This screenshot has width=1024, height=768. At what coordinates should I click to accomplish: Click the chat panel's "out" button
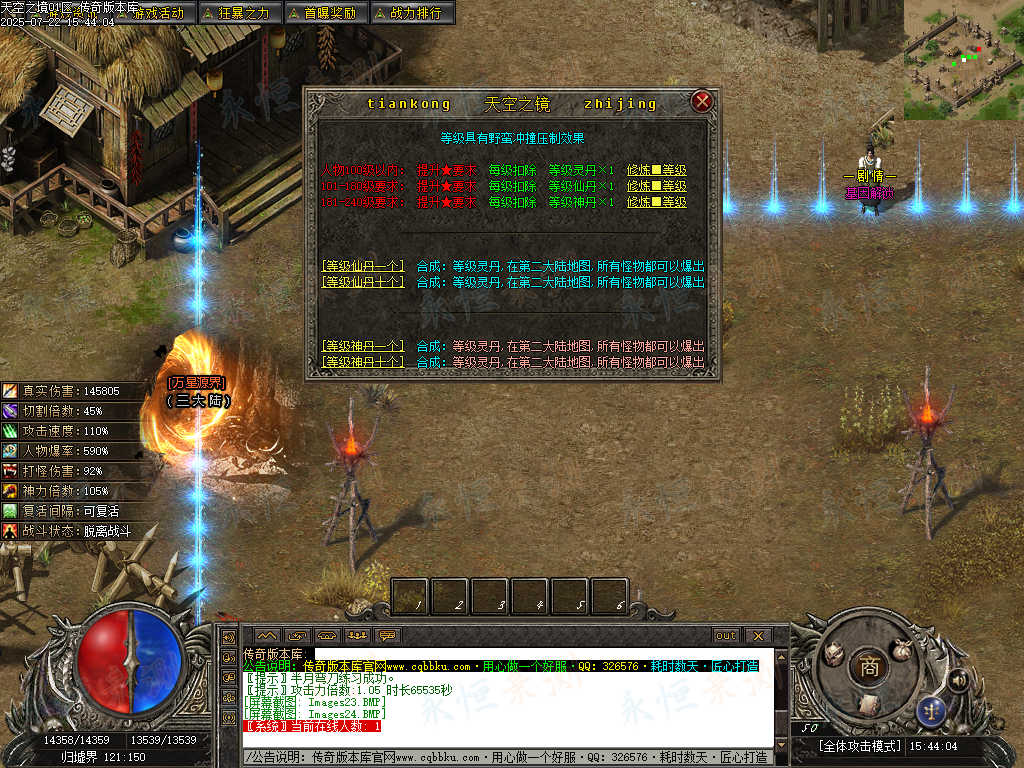pyautogui.click(x=725, y=635)
